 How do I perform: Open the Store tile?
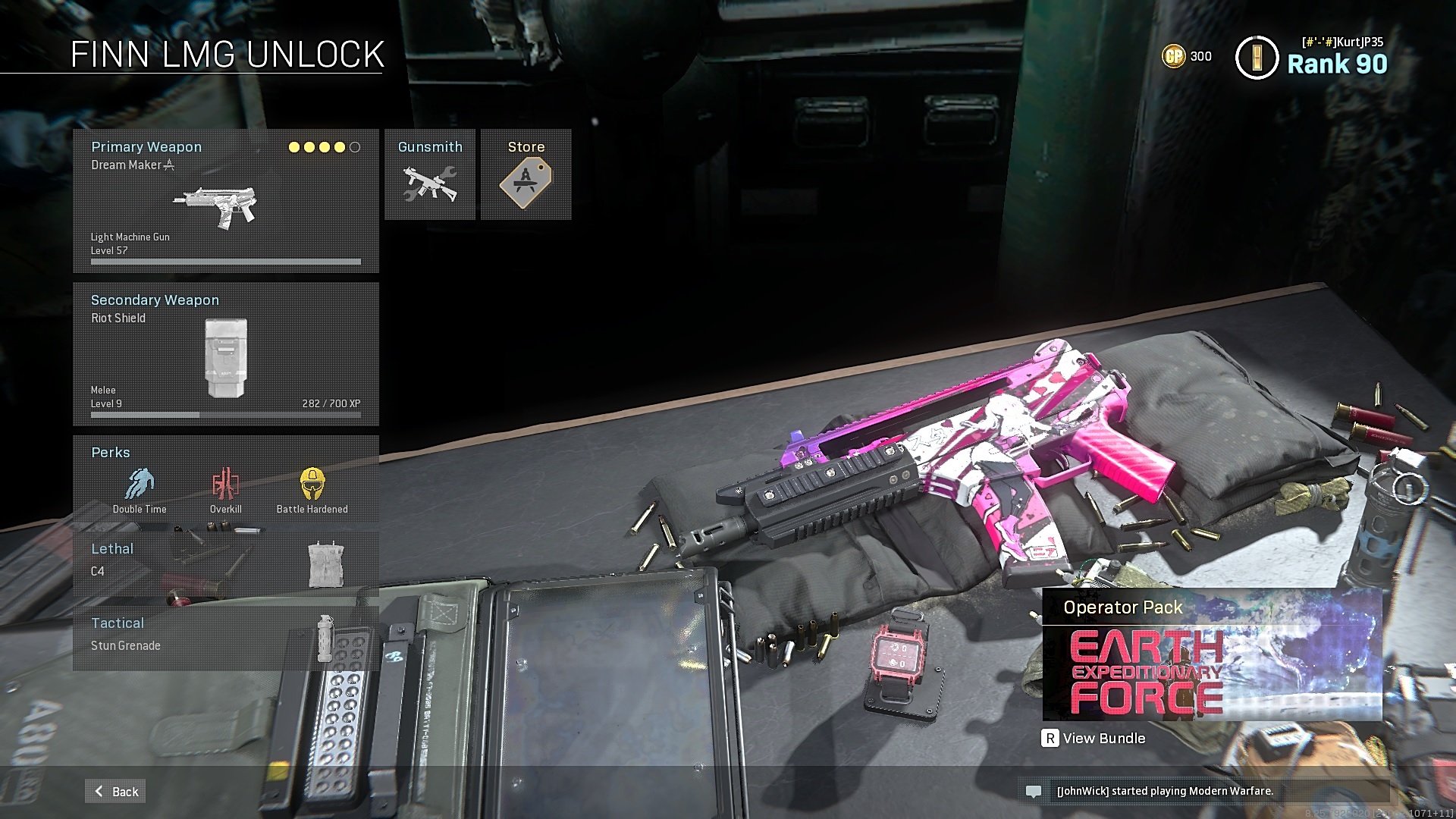point(526,175)
